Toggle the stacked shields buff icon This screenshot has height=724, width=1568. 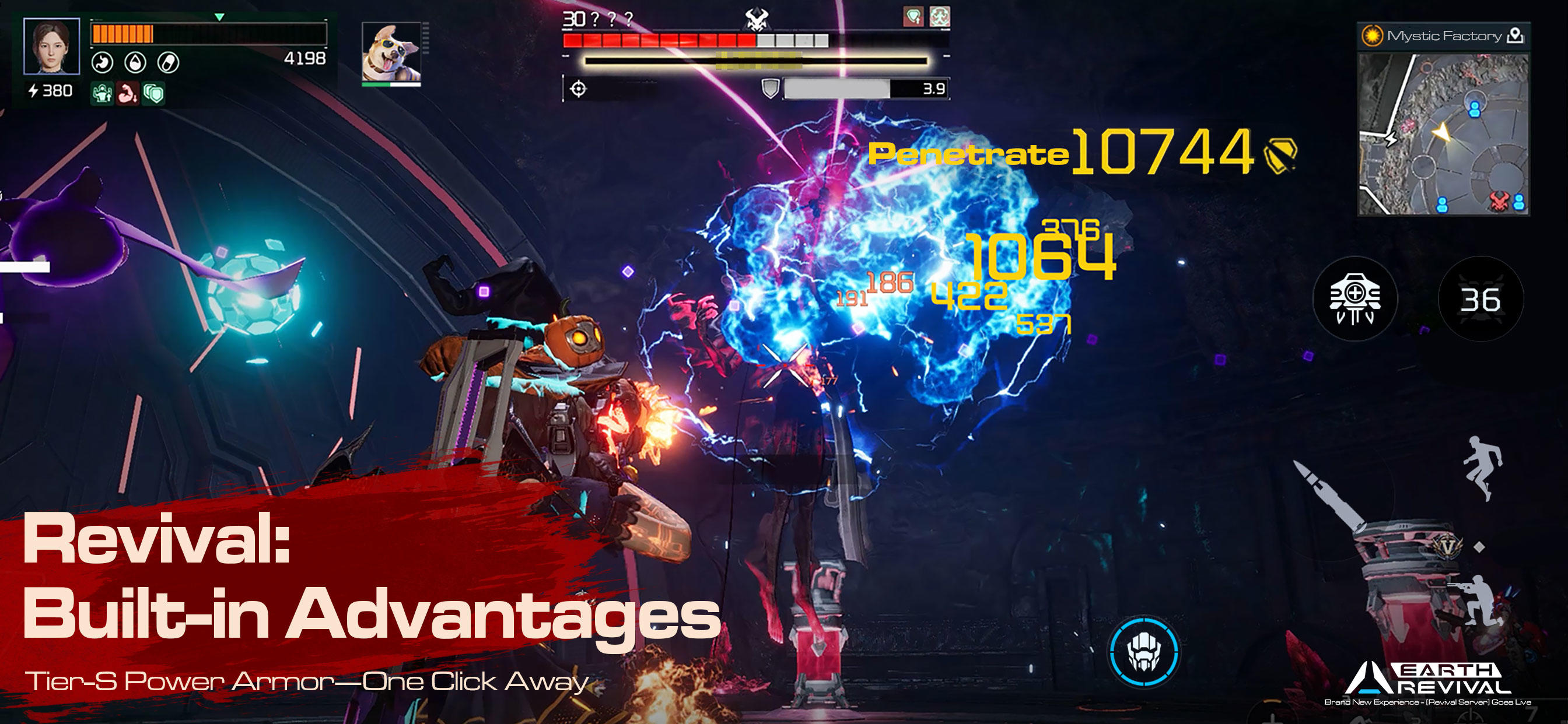(155, 94)
